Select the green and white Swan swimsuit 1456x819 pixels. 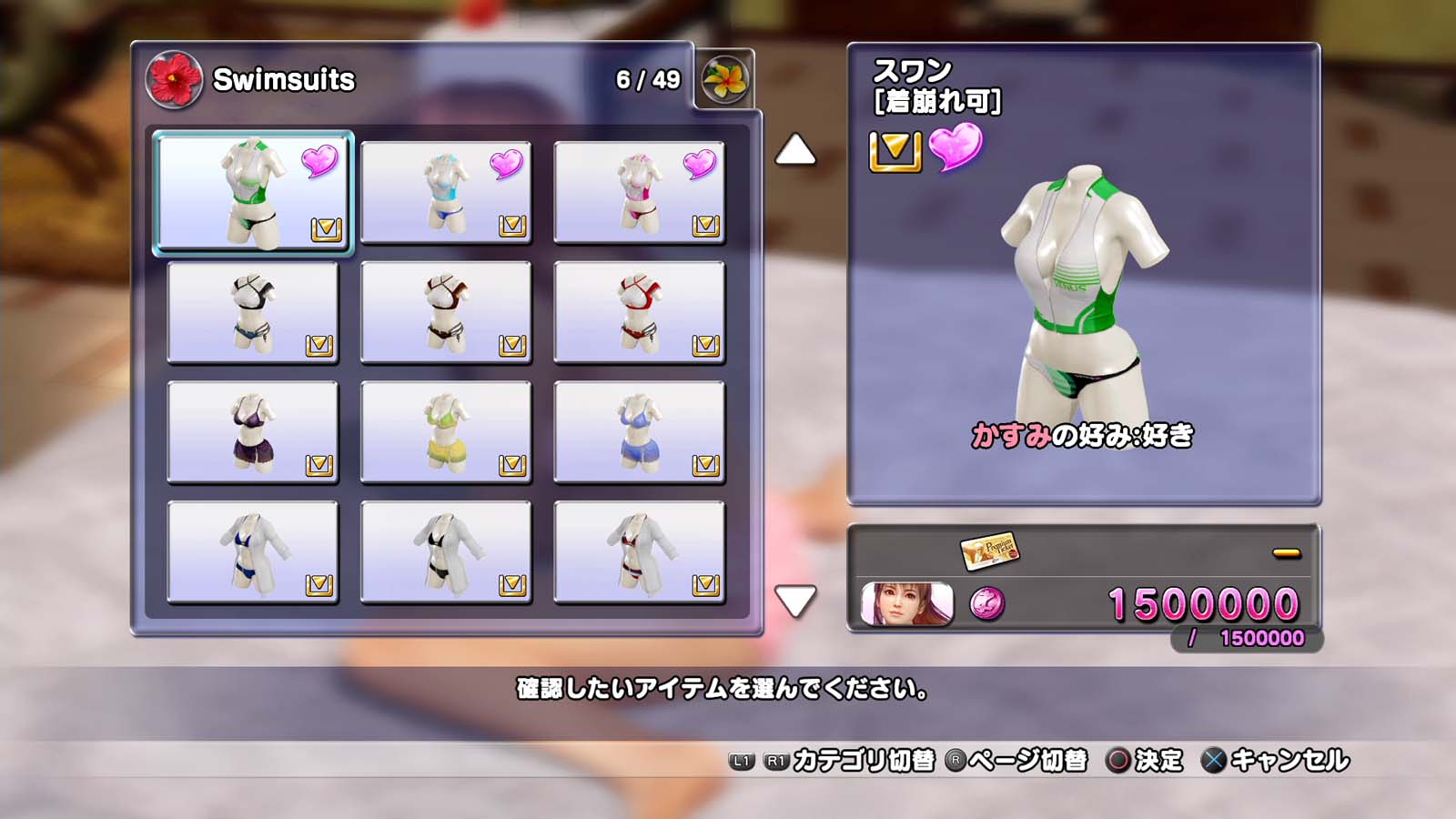pyautogui.click(x=253, y=193)
